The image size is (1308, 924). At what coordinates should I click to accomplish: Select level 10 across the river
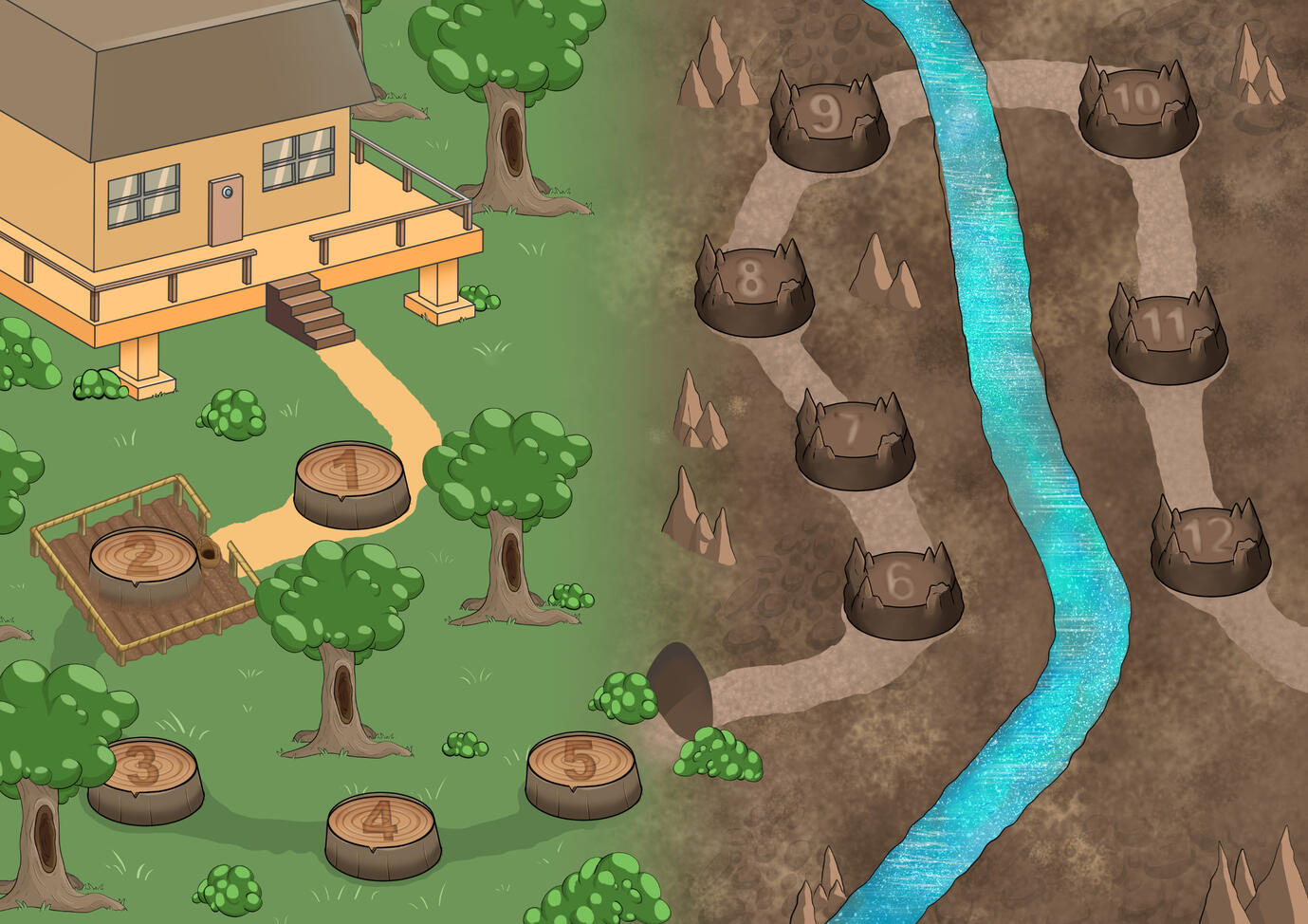coord(1137,109)
